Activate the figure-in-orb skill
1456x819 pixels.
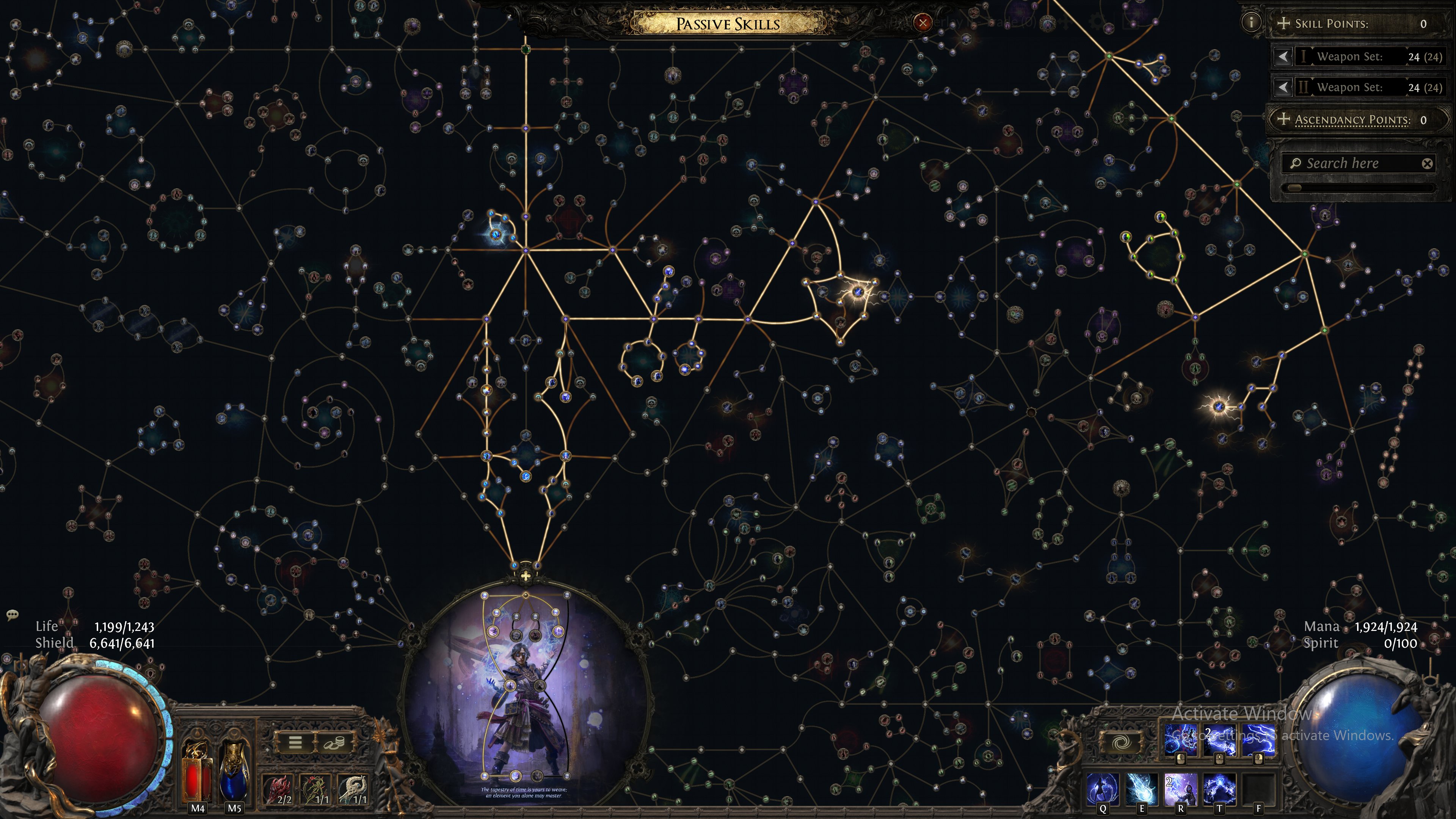tap(1103, 789)
